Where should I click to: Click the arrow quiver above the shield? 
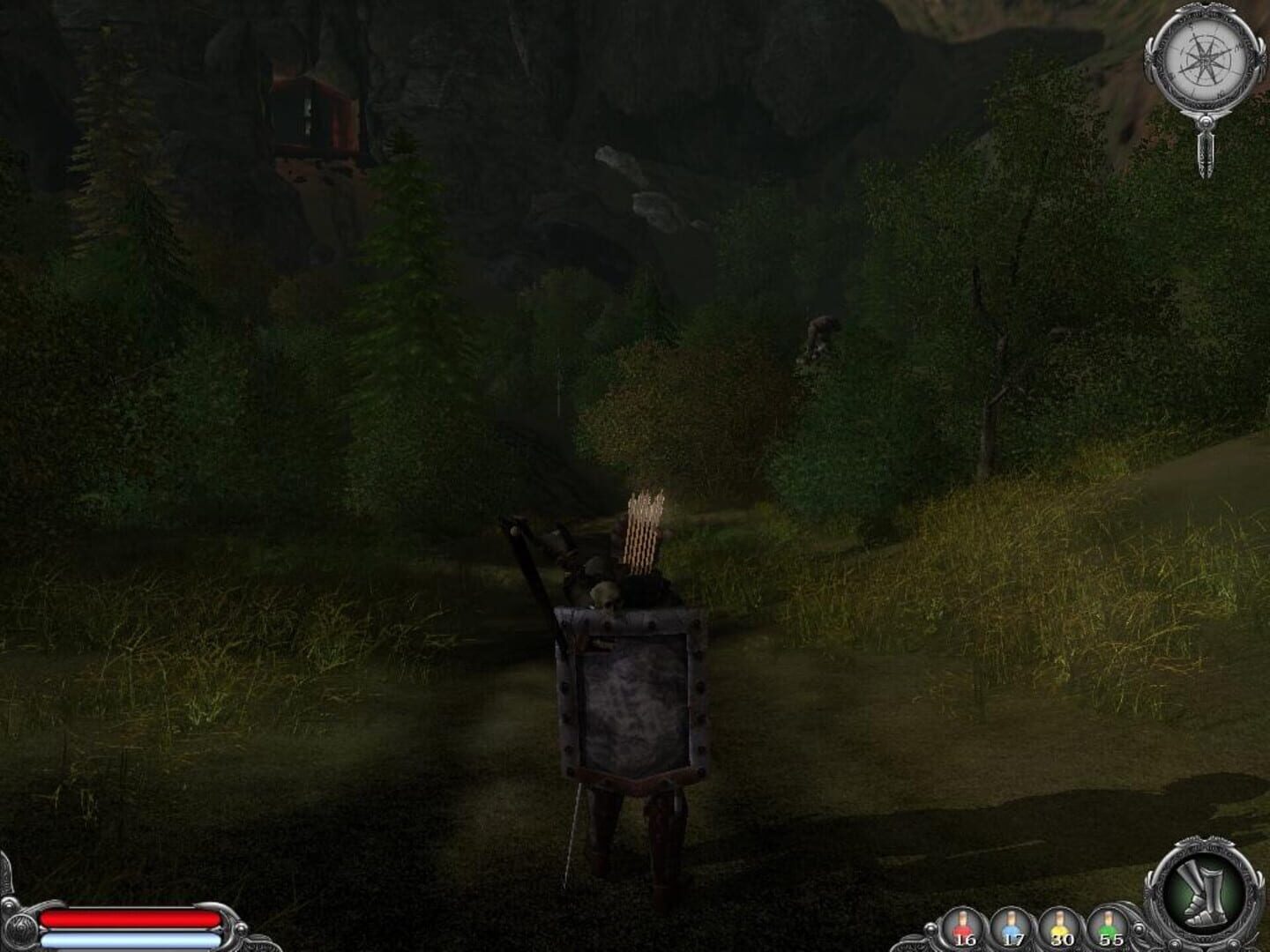[x=642, y=533]
